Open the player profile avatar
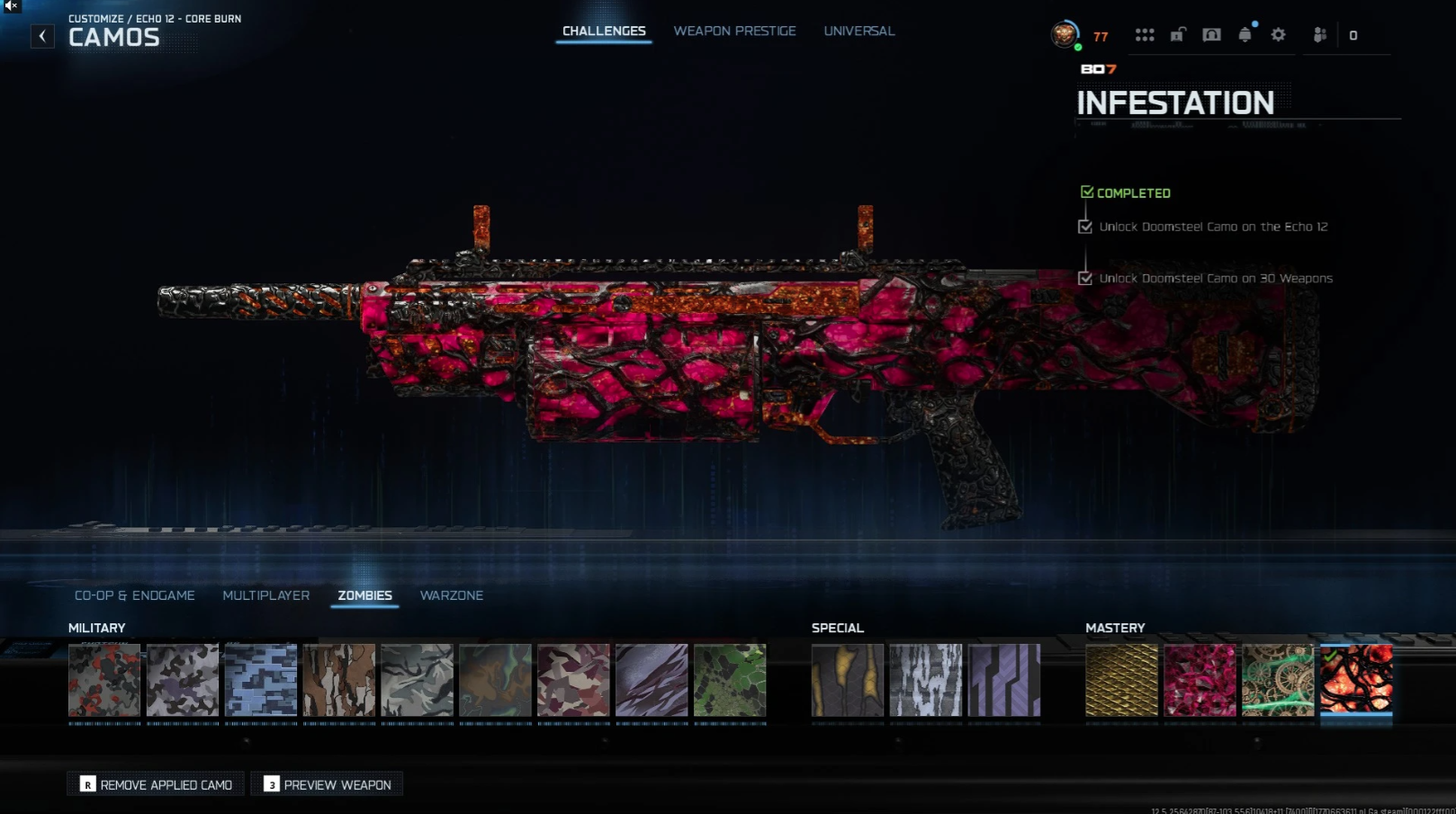Image resolution: width=1456 pixels, height=814 pixels. [1065, 35]
